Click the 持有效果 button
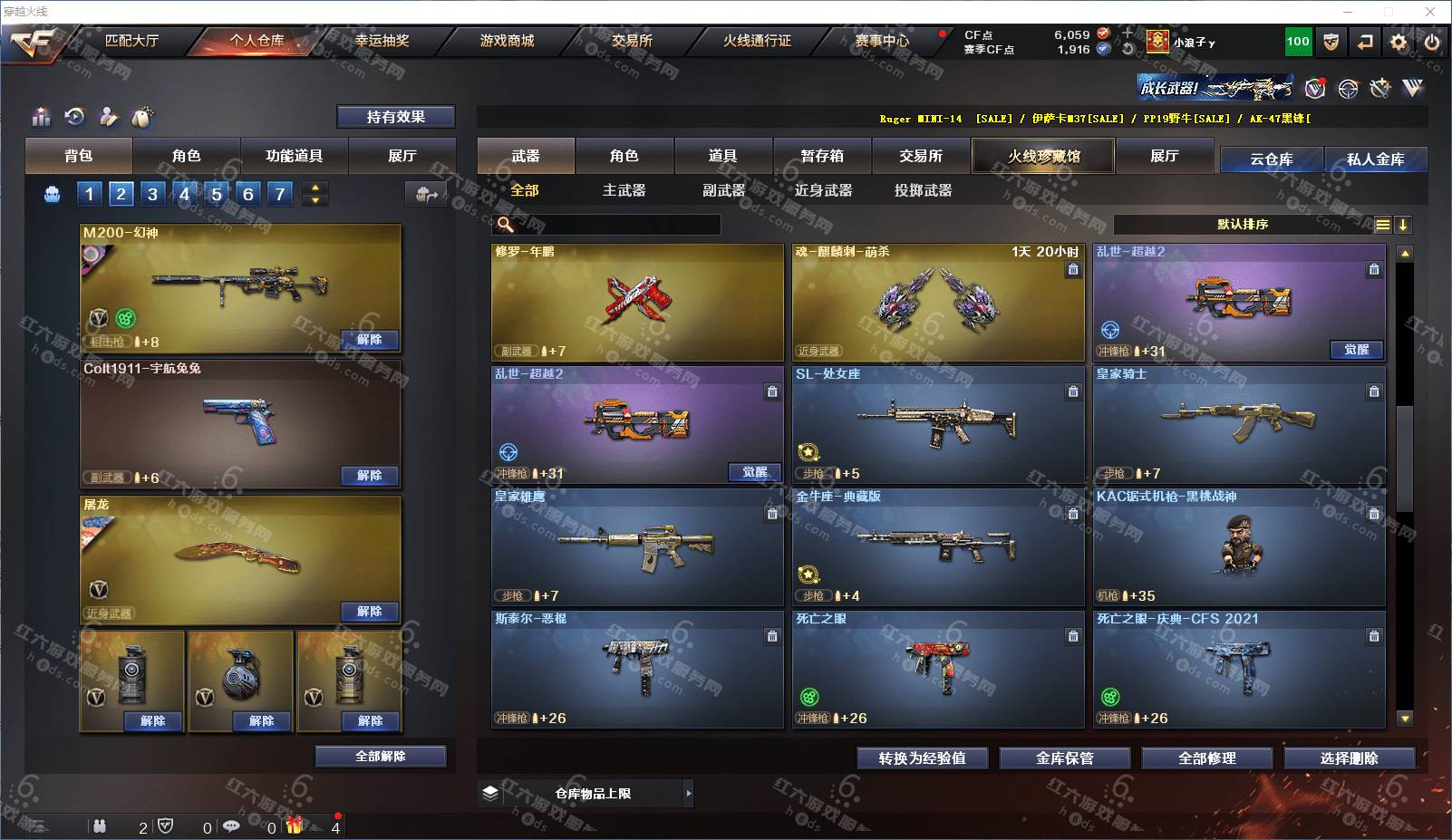The image size is (1452, 840). pos(395,117)
